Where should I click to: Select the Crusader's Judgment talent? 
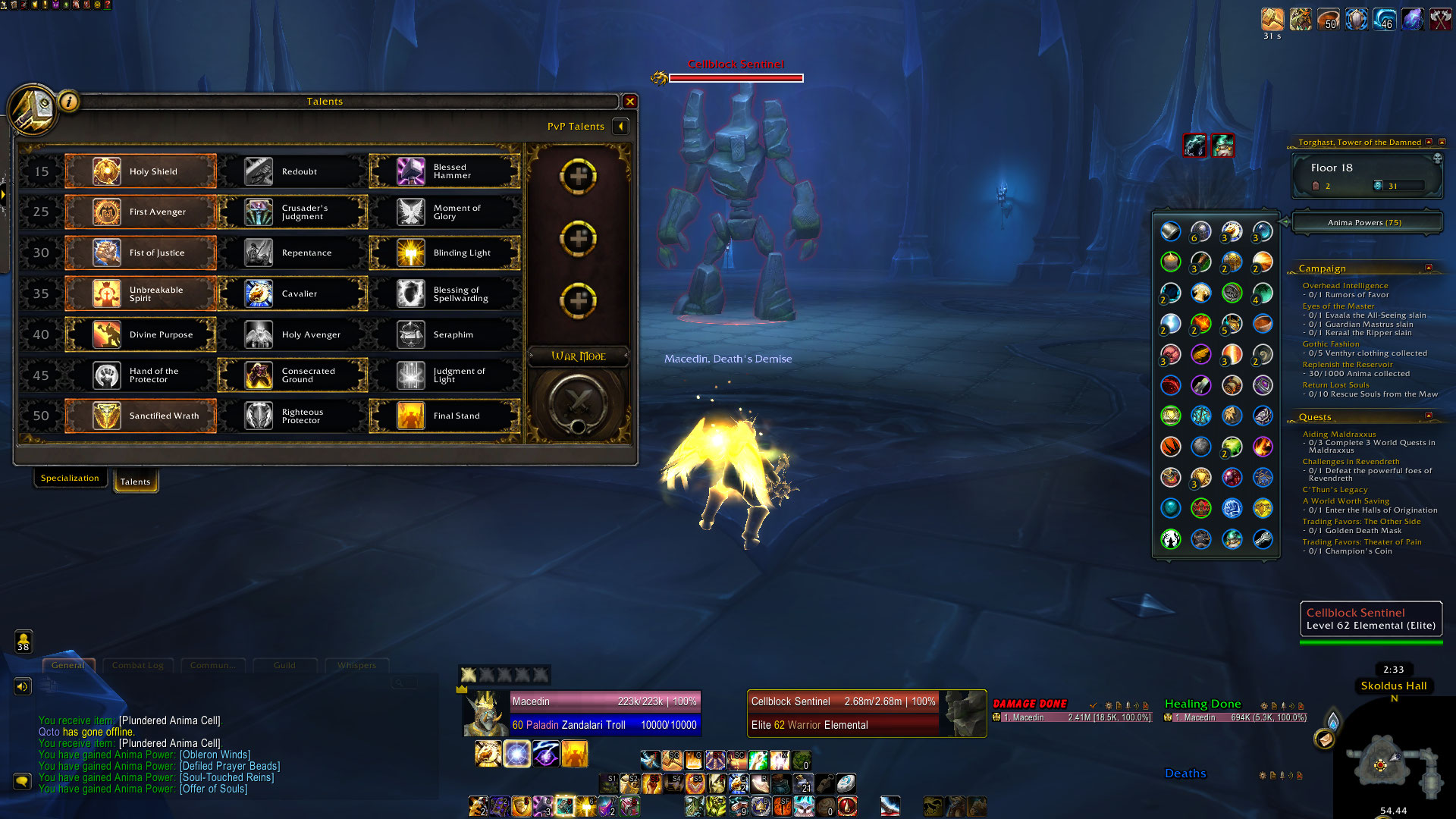tap(293, 212)
